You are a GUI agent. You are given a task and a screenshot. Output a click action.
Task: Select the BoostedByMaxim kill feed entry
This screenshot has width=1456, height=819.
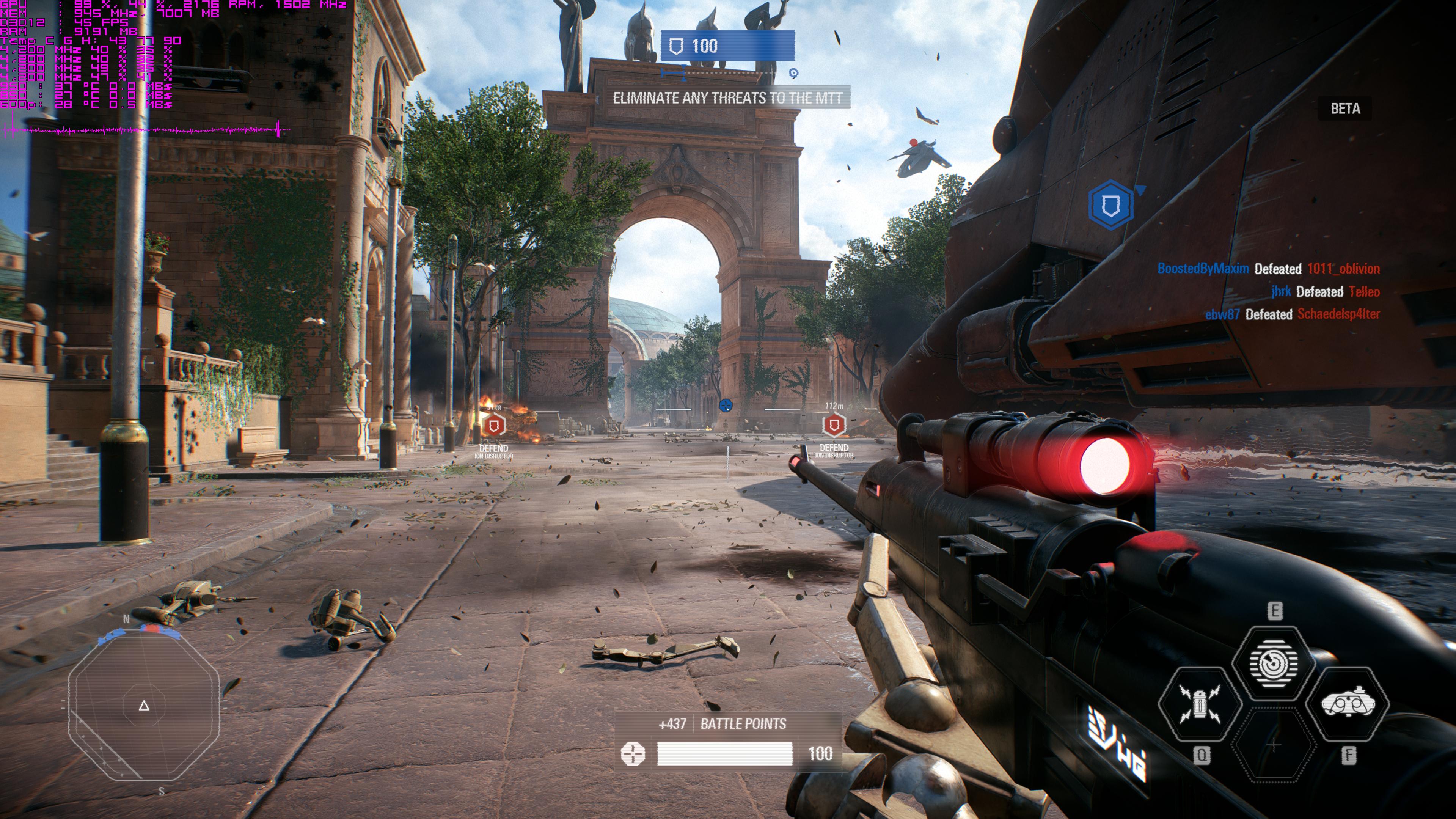[x=1268, y=269]
